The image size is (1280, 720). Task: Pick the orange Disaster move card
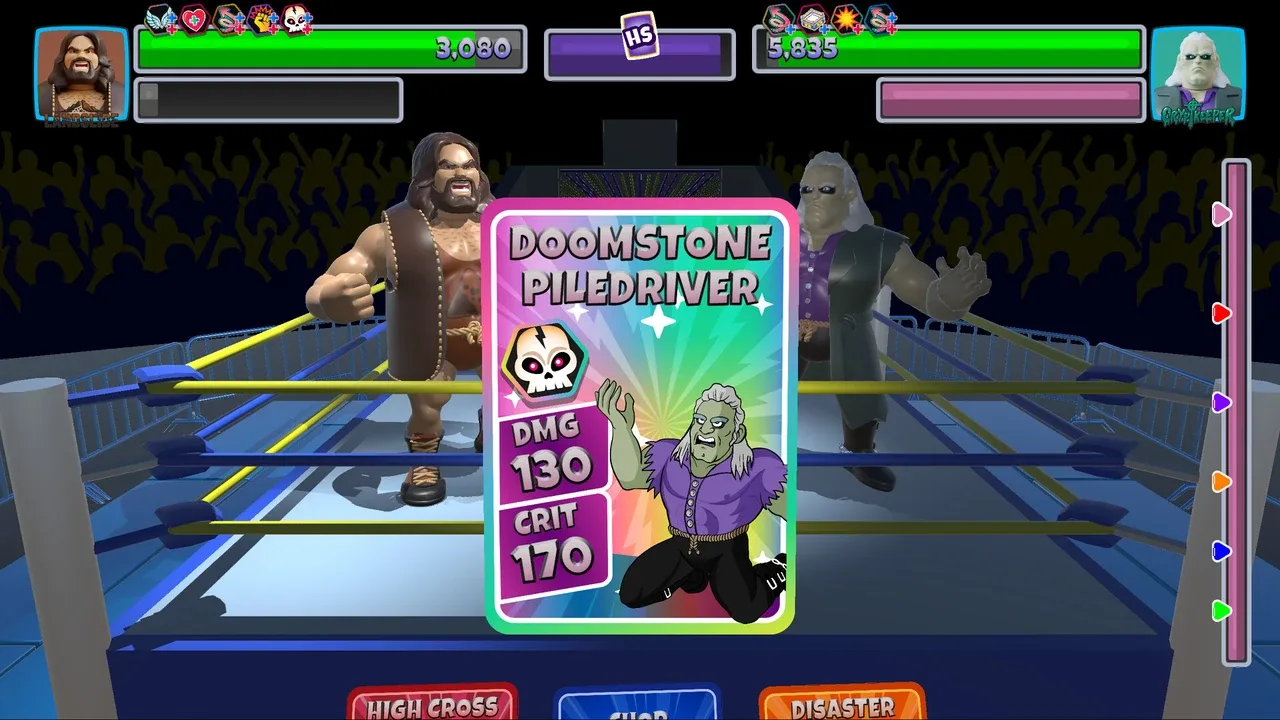842,704
